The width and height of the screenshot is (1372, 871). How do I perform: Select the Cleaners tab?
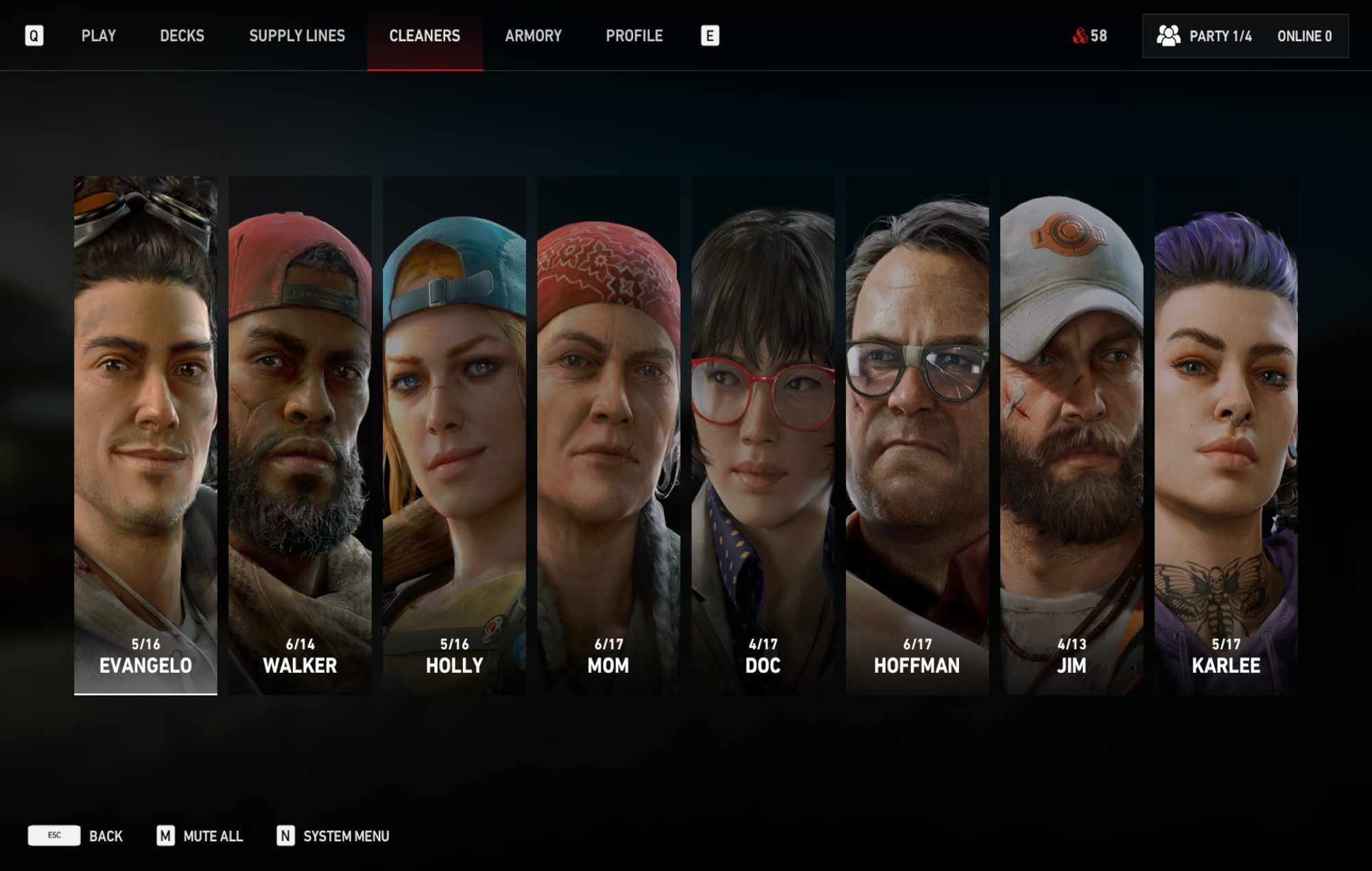pyautogui.click(x=425, y=36)
